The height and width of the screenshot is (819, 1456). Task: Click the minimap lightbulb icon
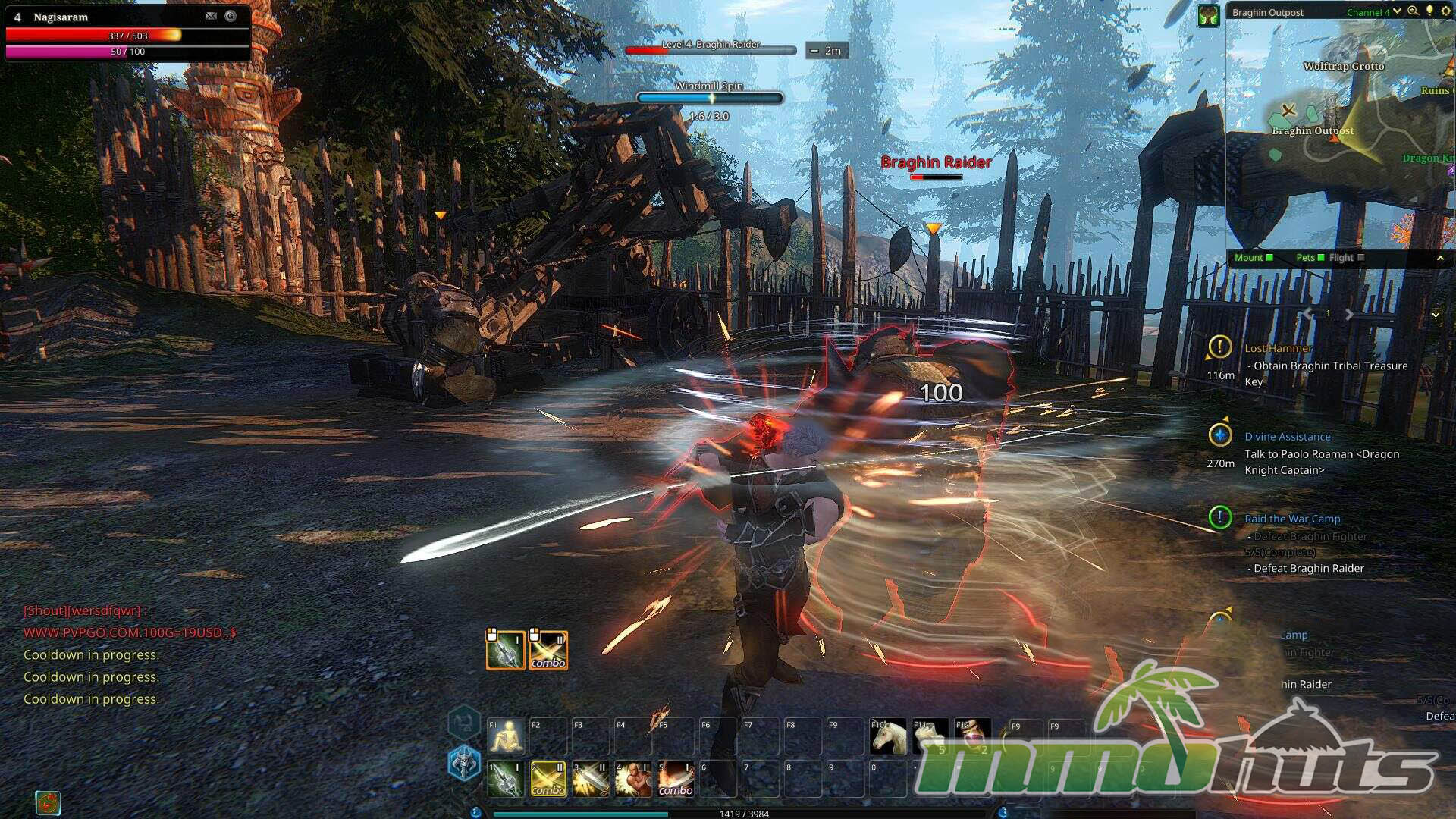(1429, 11)
